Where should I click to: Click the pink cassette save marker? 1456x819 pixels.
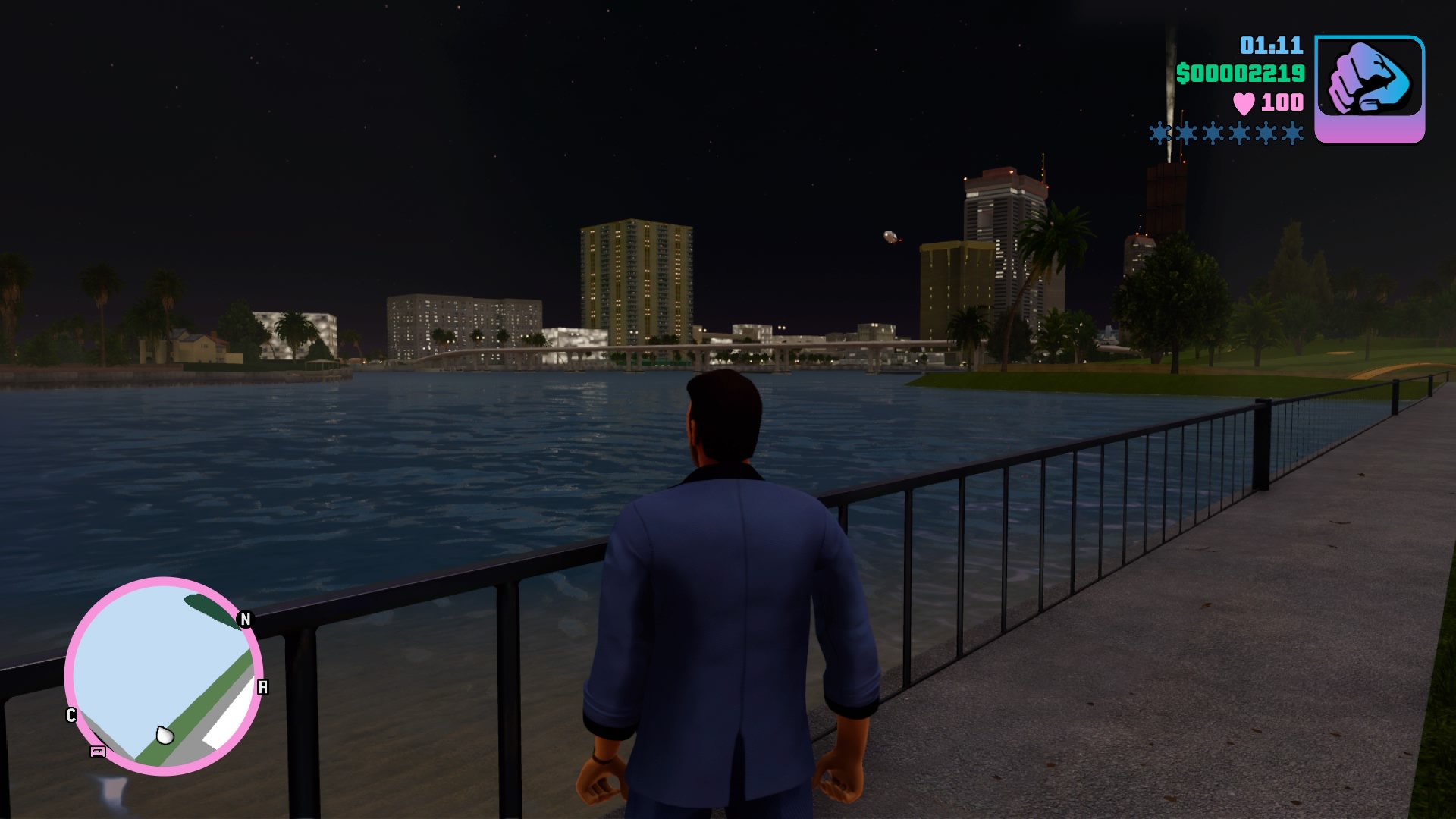click(98, 752)
